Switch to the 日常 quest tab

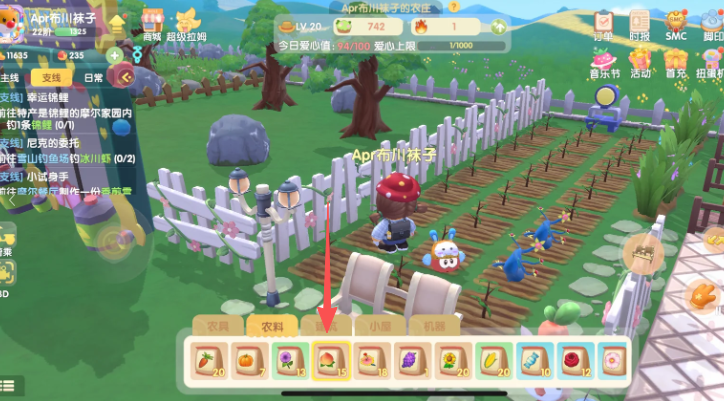(93, 77)
